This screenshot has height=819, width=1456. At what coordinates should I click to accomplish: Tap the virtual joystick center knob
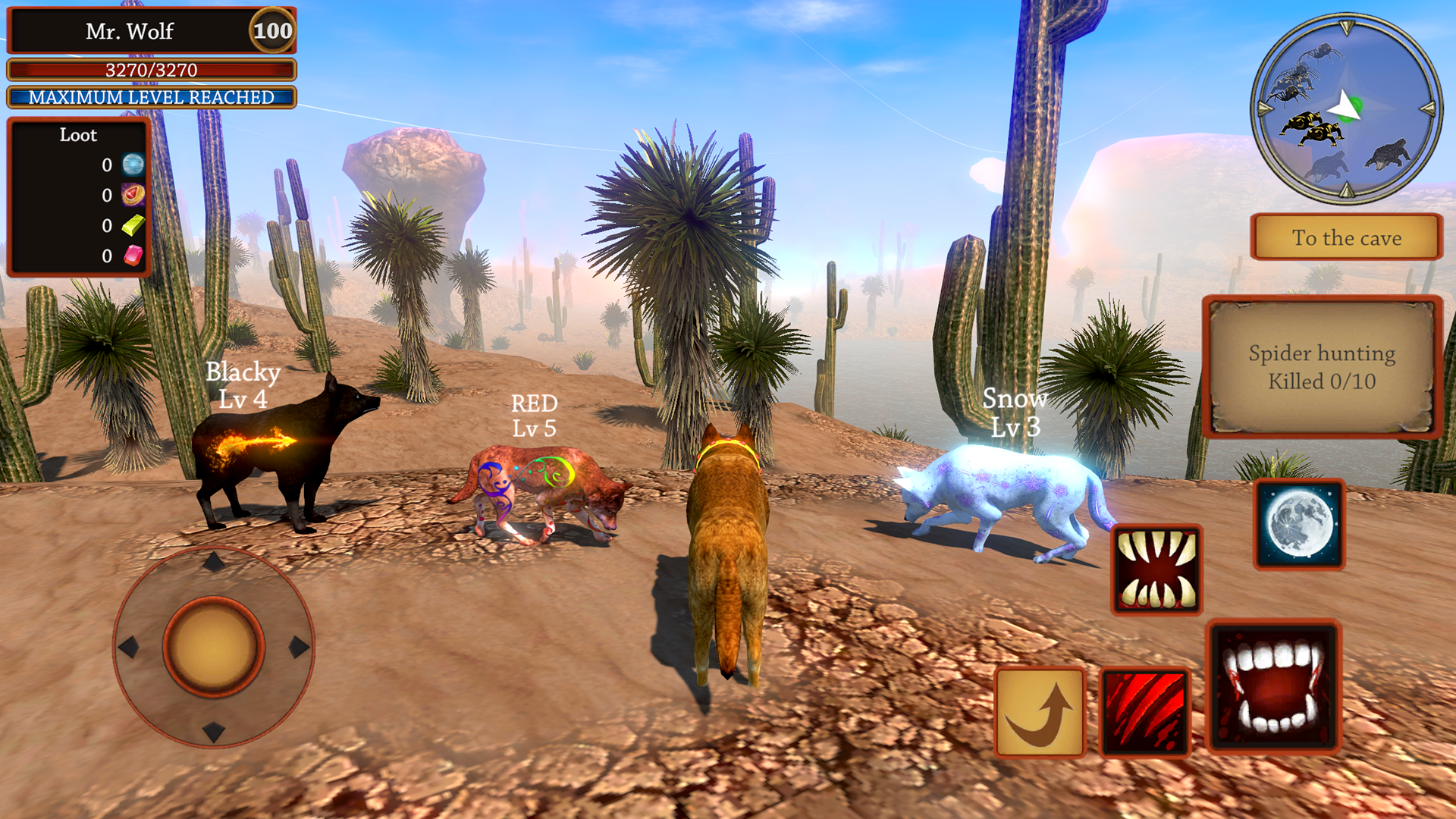pyautogui.click(x=214, y=646)
